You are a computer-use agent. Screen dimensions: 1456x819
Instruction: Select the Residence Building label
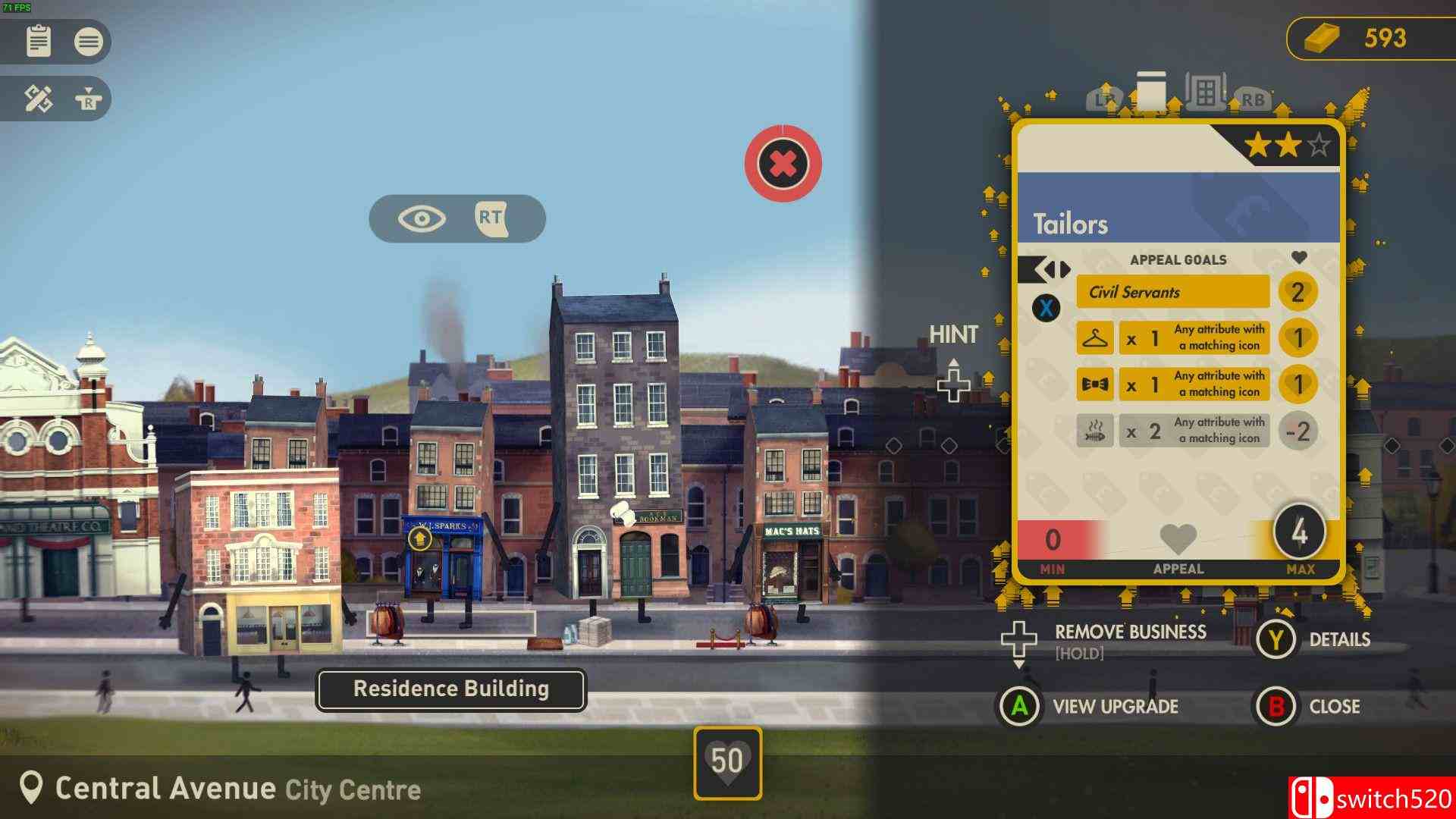(x=450, y=689)
